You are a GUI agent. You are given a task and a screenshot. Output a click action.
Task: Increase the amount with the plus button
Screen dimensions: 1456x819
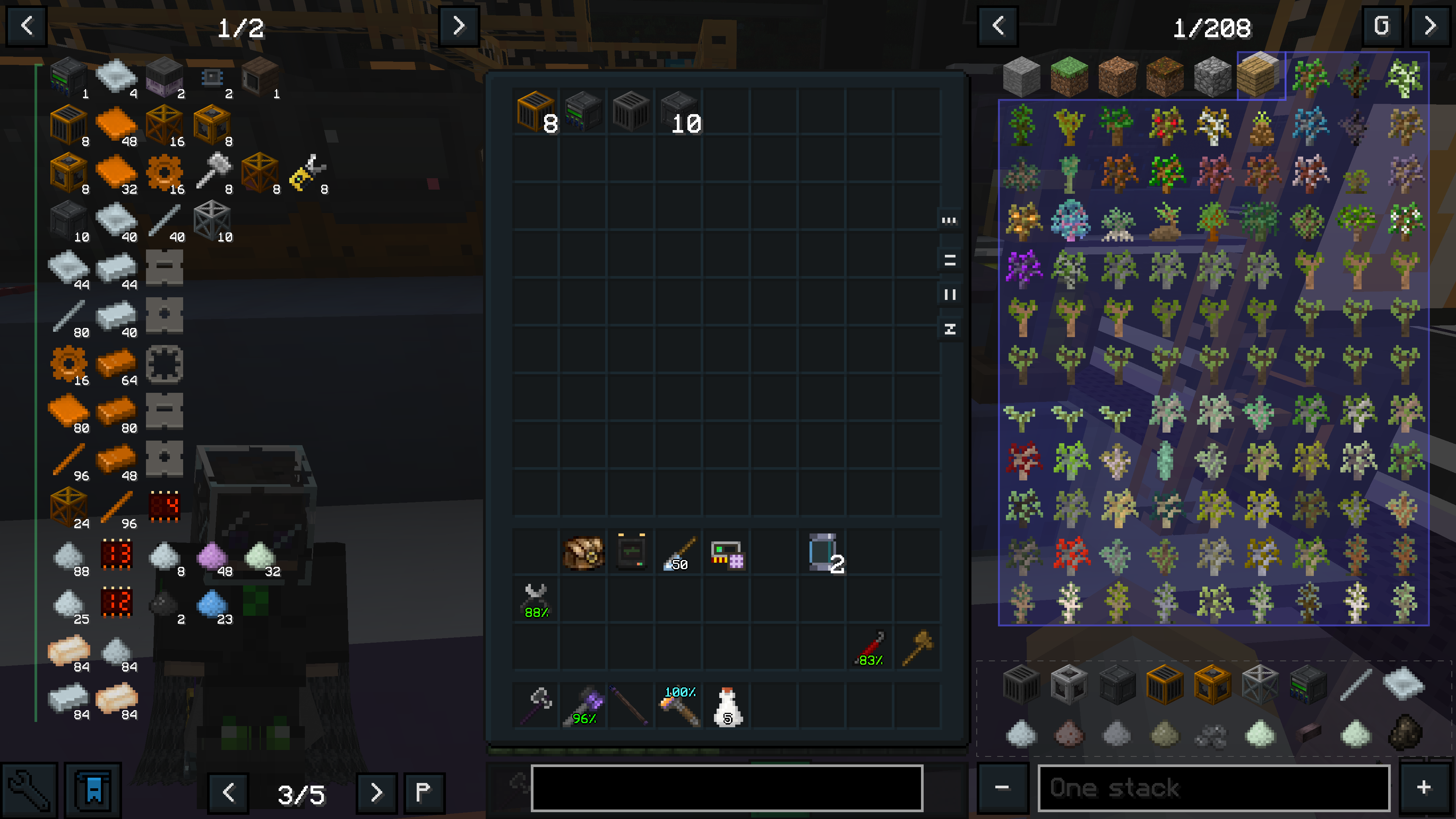tap(1424, 788)
